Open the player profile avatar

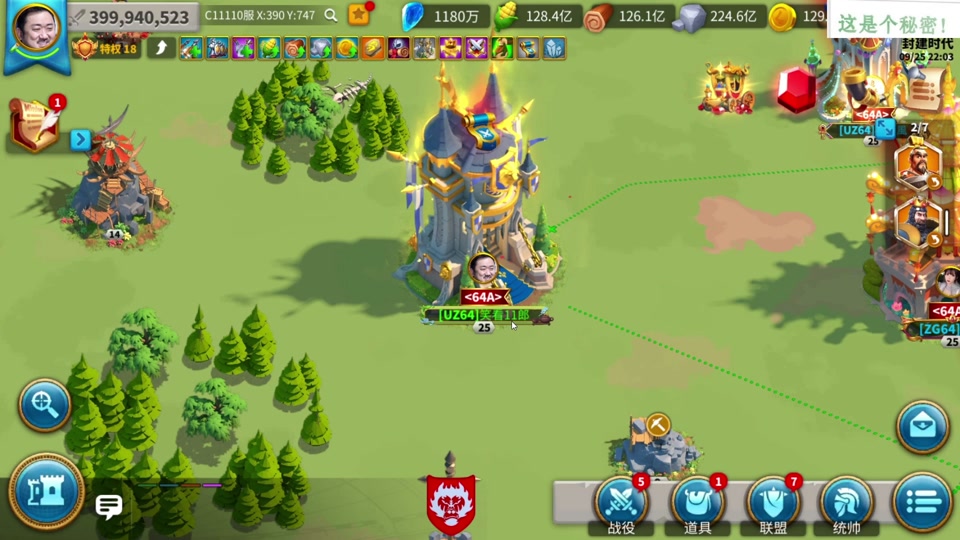click(x=36, y=31)
